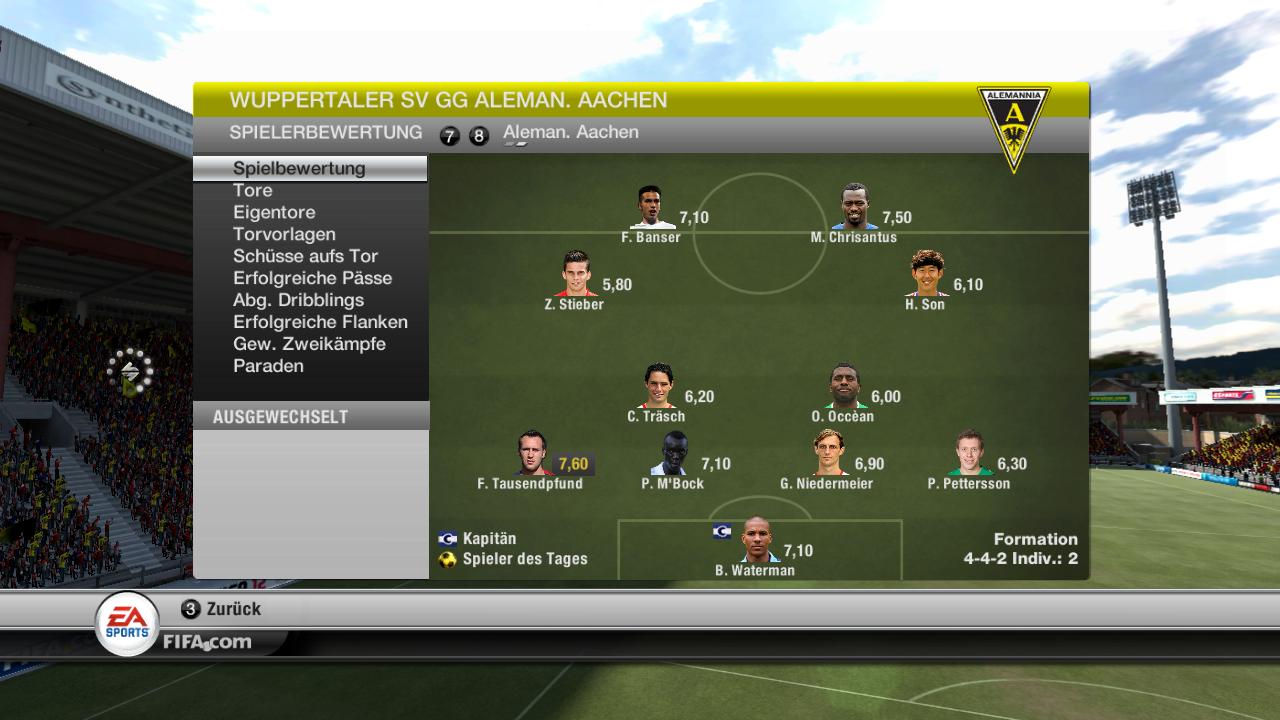1280x720 pixels.
Task: Show the Paraden statistic
Action: [268, 366]
